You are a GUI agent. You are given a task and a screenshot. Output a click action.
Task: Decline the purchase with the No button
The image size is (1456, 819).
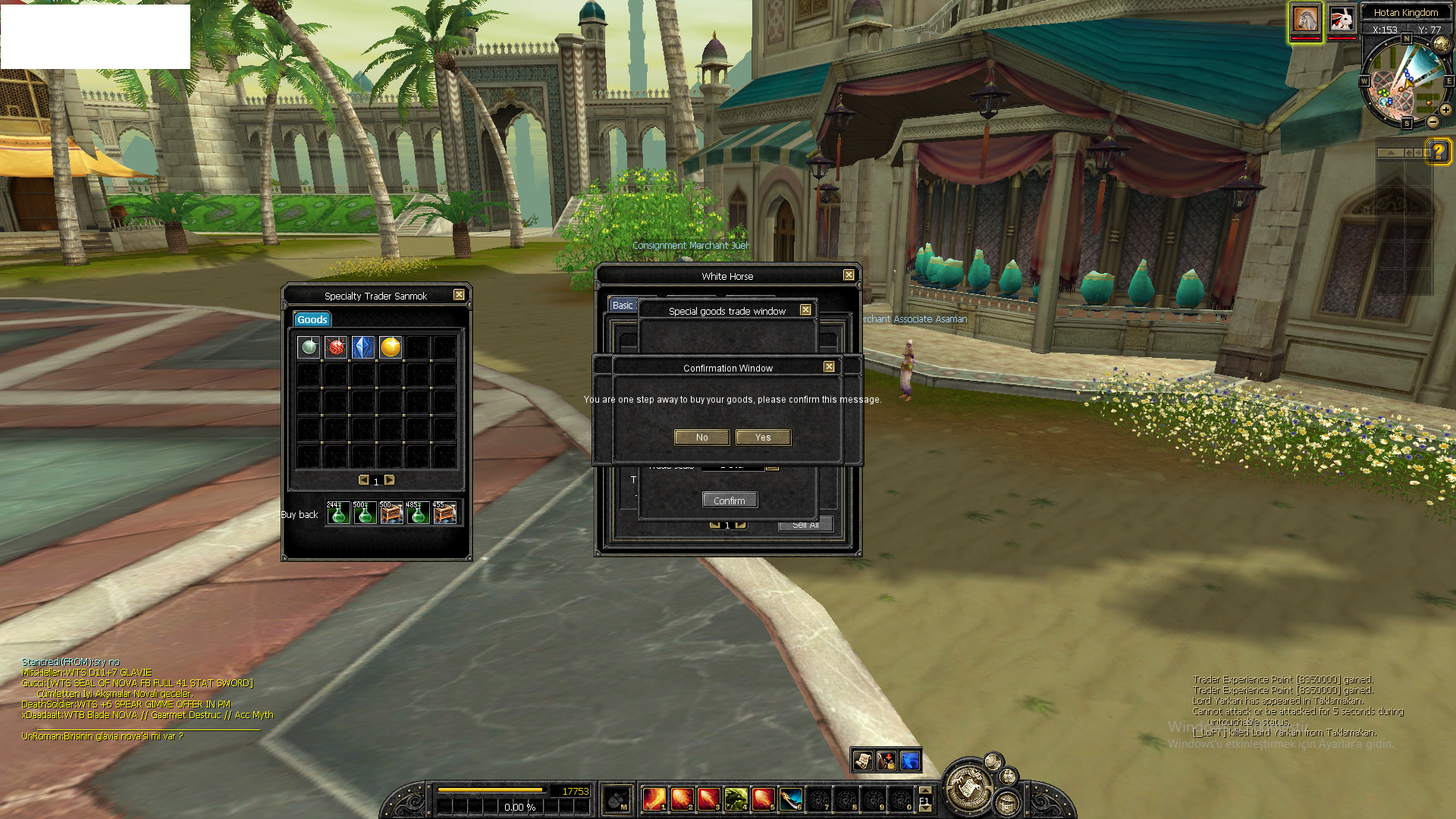point(701,438)
